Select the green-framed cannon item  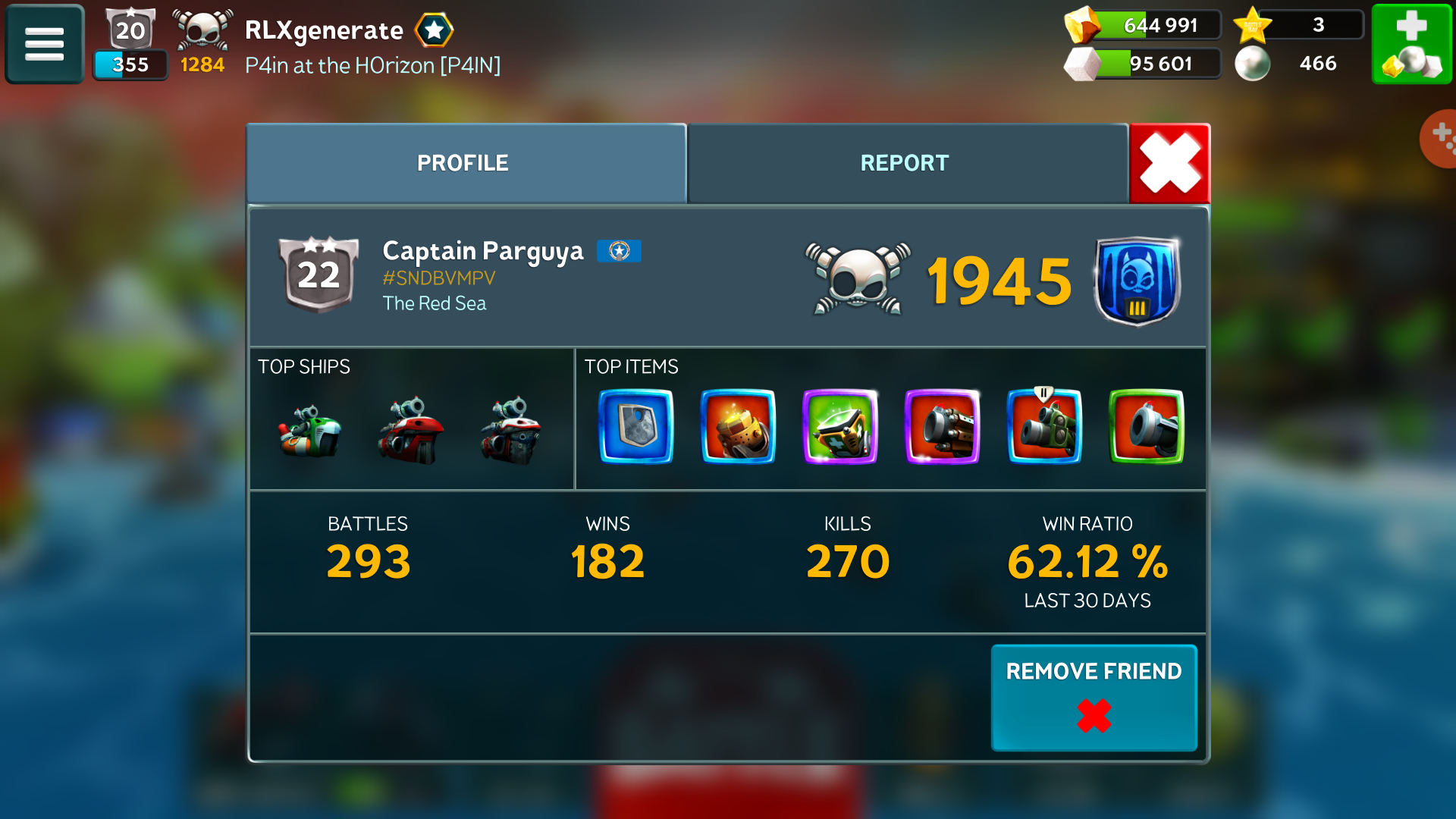[1146, 426]
